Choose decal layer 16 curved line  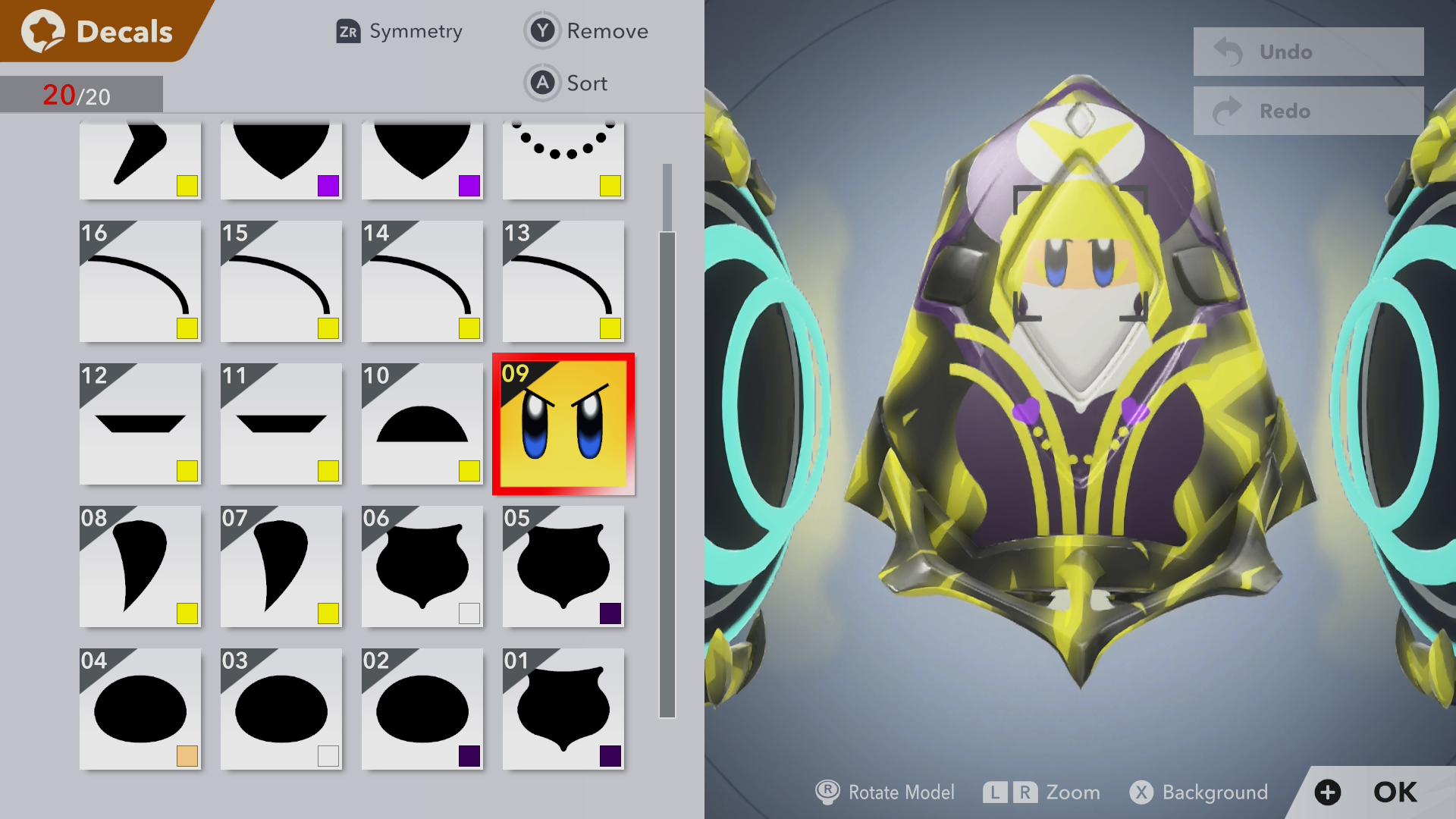point(140,281)
